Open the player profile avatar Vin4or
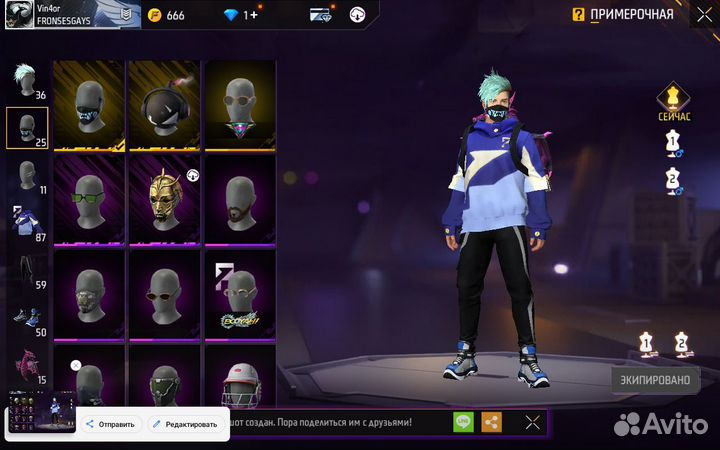Image resolution: width=720 pixels, height=450 pixels. click(19, 14)
